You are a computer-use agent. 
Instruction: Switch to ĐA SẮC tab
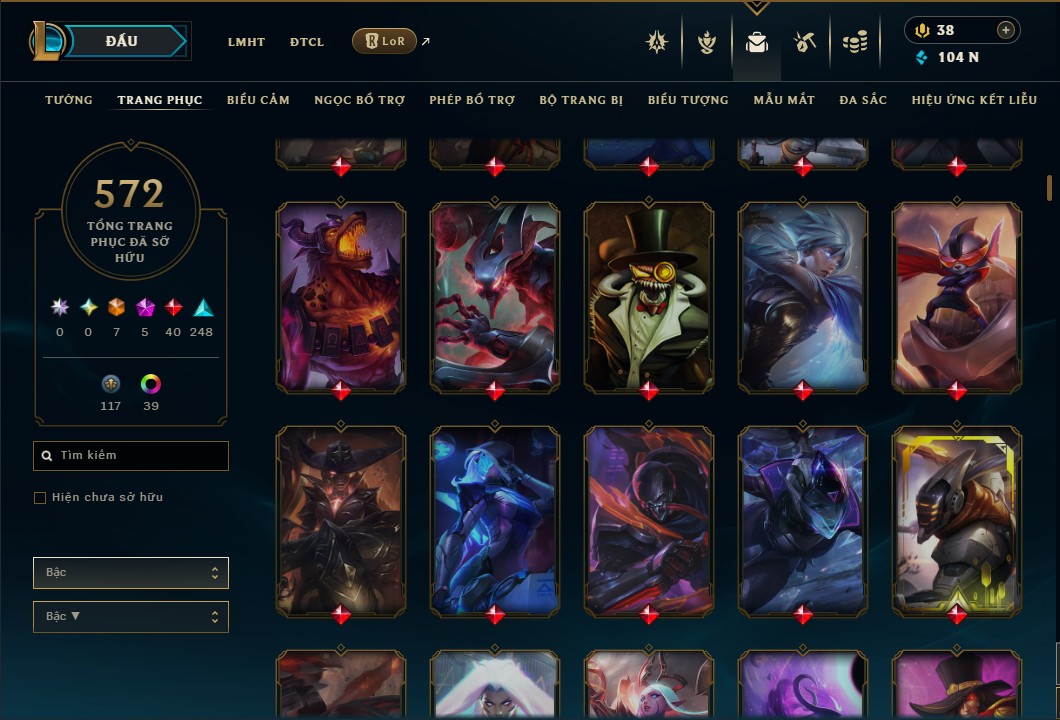[863, 100]
